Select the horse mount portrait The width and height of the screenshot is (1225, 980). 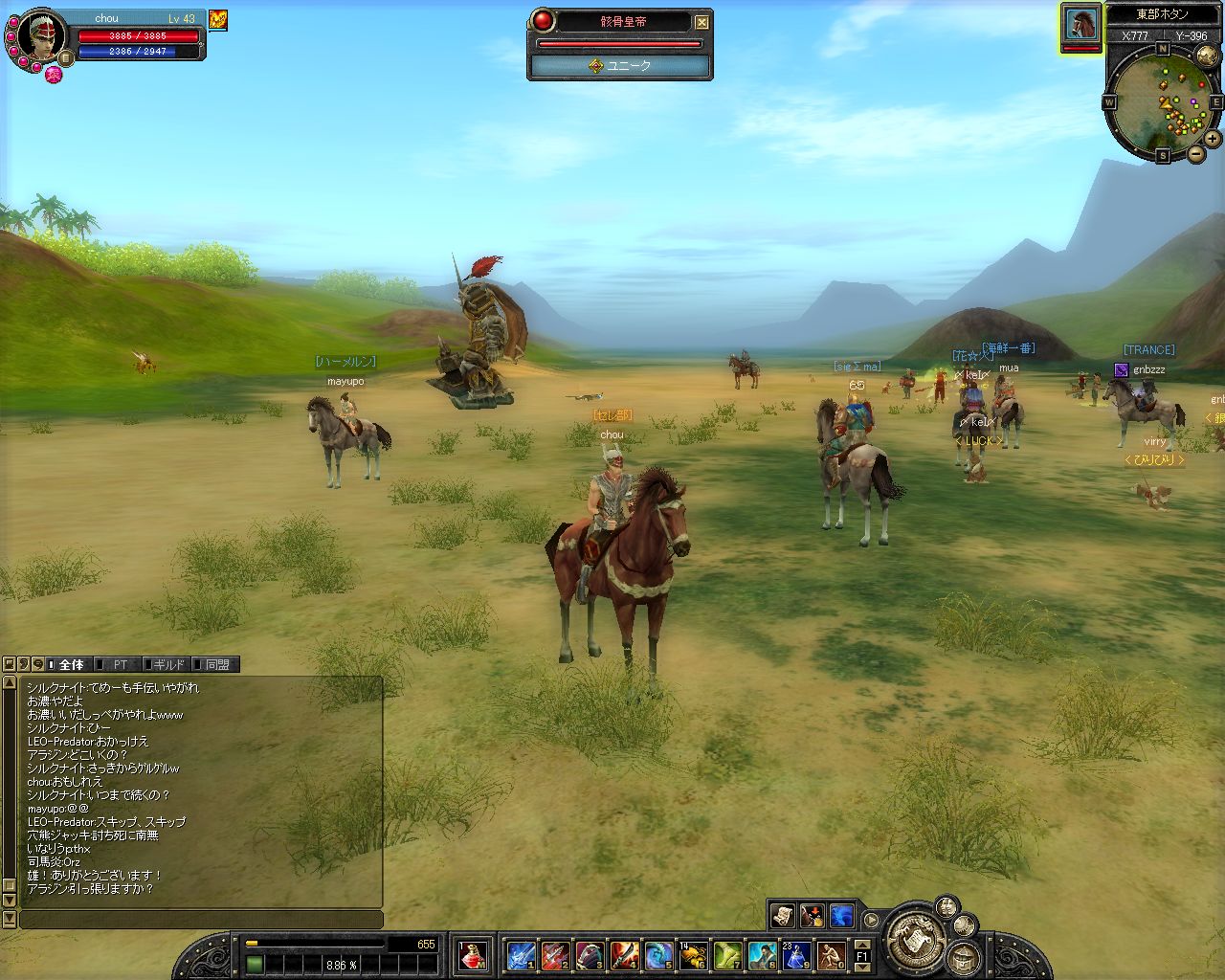pyautogui.click(x=1081, y=26)
